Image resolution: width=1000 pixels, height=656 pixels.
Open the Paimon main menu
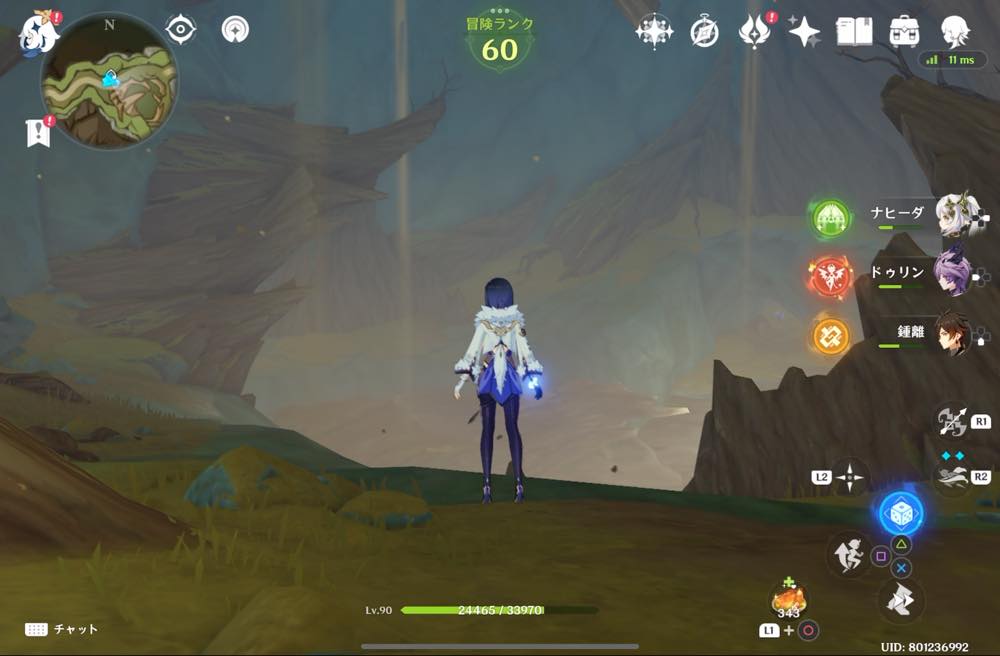[x=38, y=30]
